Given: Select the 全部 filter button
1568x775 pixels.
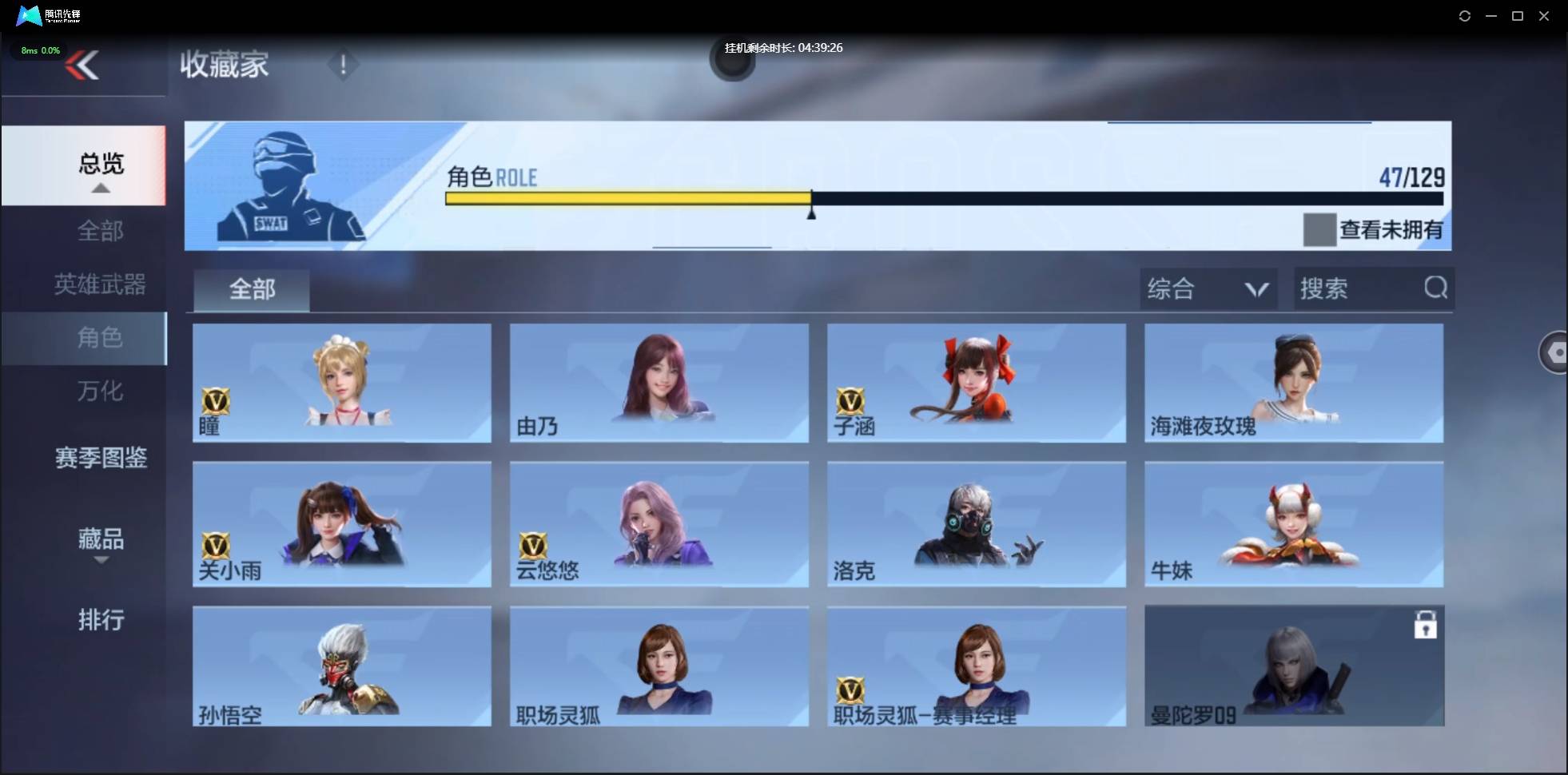Looking at the screenshot, I should click(x=251, y=289).
